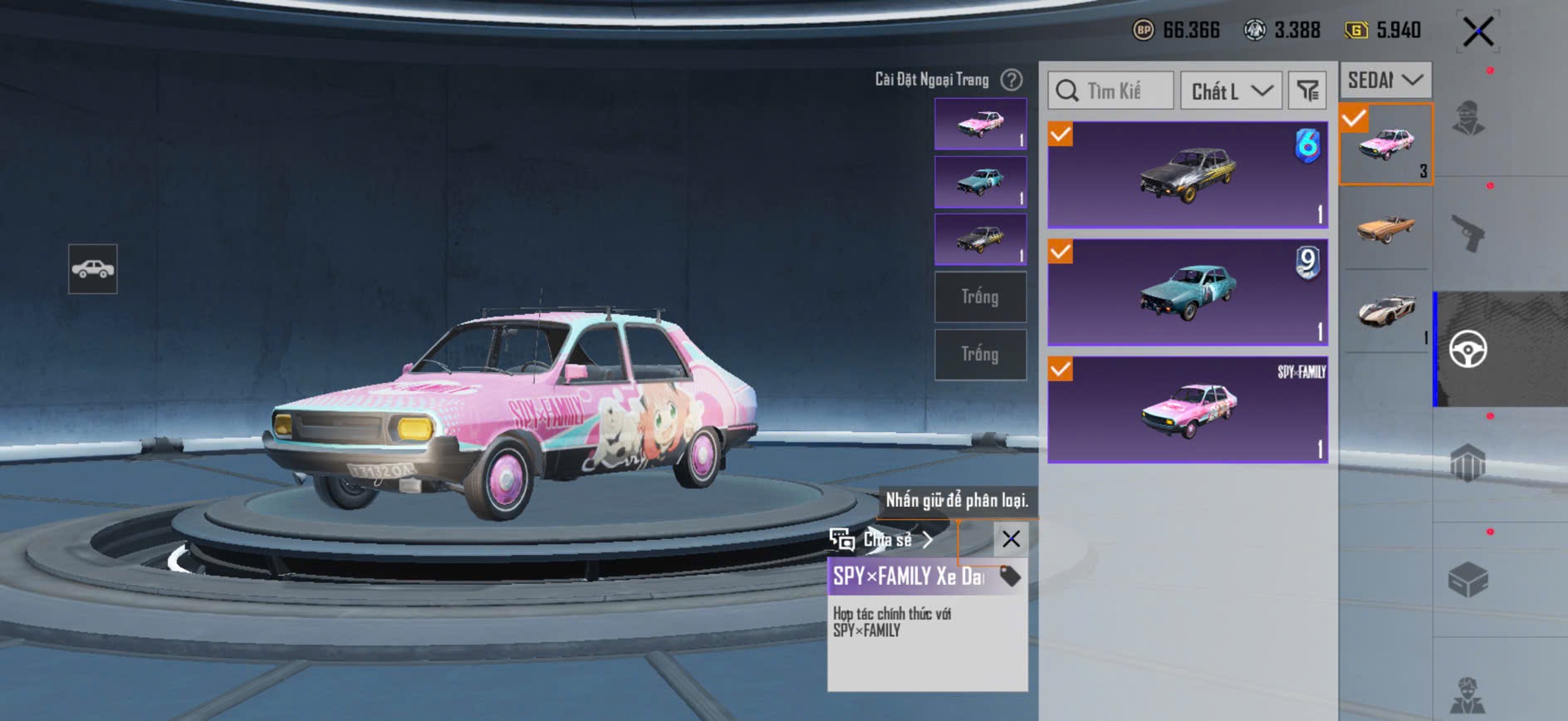Image resolution: width=1568 pixels, height=721 pixels.
Task: Open the tag icon on item tooltip
Action: click(x=1010, y=576)
